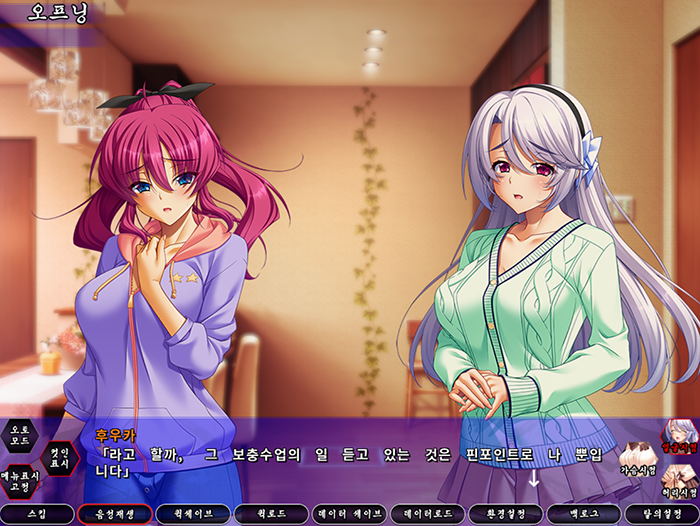The height and width of the screenshot is (526, 700).
Task: Open the 데이터로드 load menu
Action: (427, 514)
